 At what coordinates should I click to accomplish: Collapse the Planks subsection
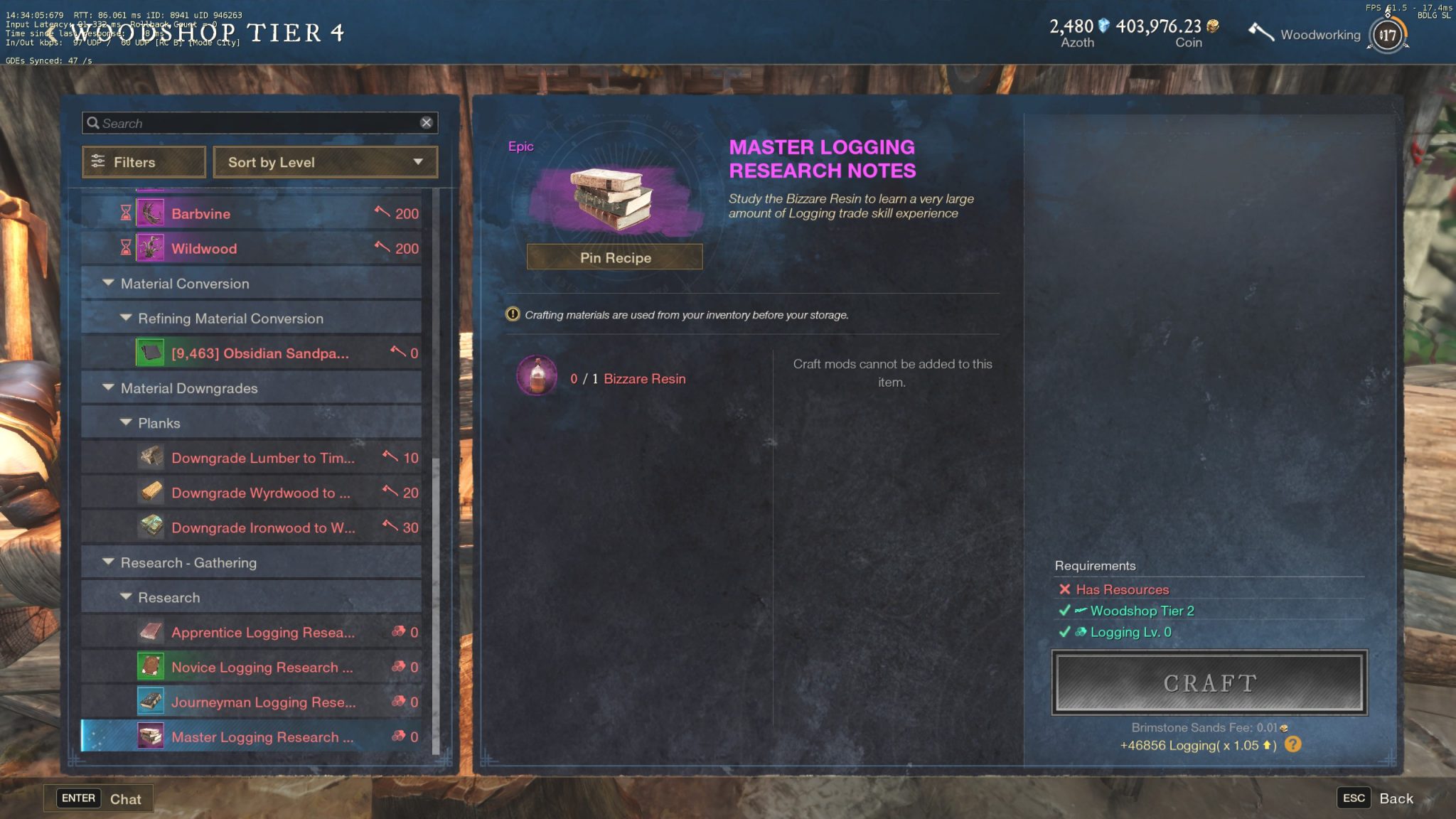point(127,422)
